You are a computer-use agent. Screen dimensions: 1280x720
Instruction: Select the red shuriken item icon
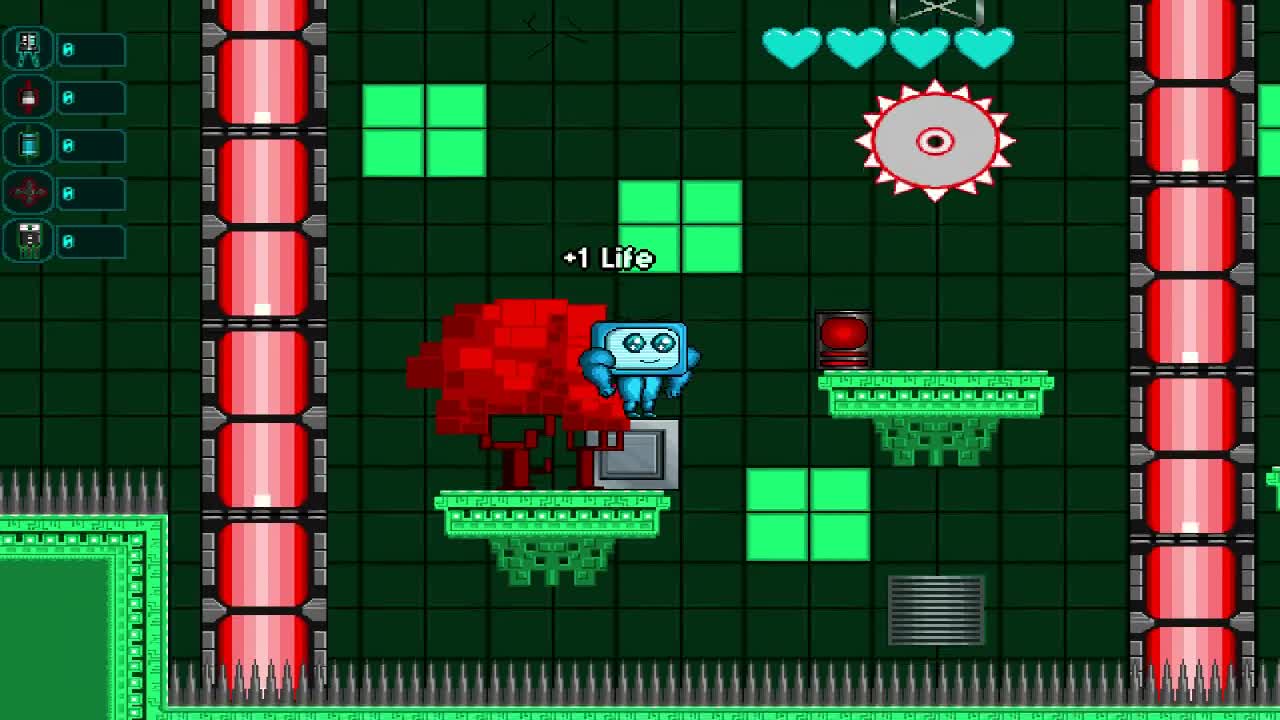(27, 190)
